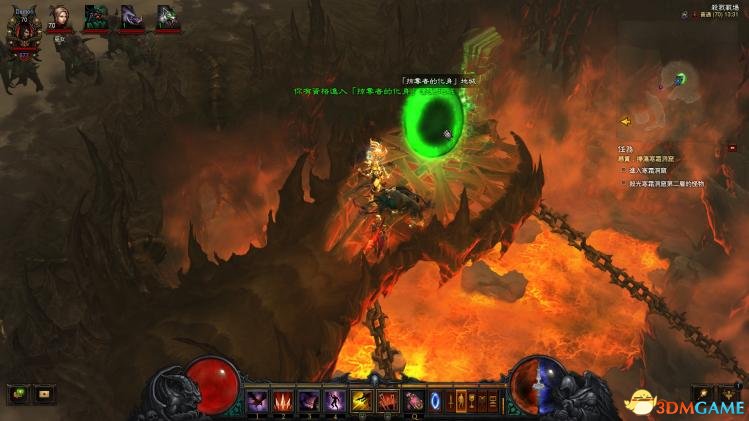The height and width of the screenshot is (421, 749).
Task: Use the red spikes skill in slot 2
Action: tap(283, 401)
